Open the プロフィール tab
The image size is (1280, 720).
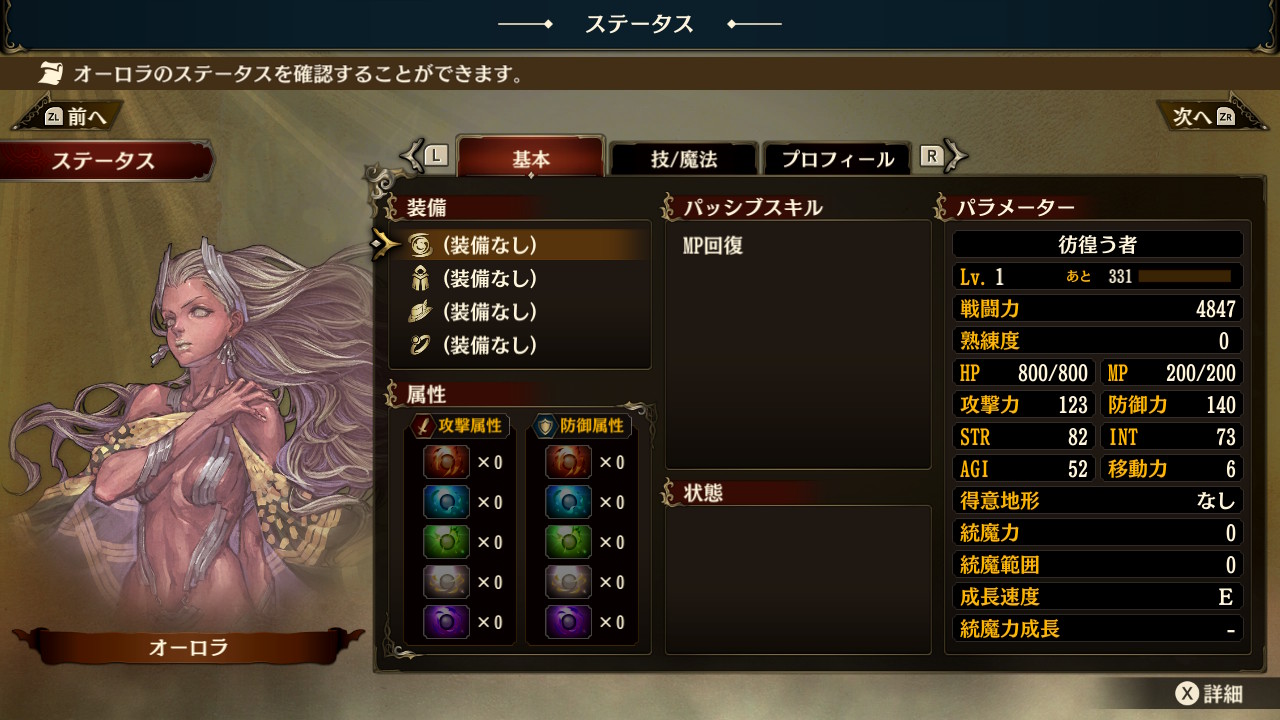pyautogui.click(x=837, y=159)
